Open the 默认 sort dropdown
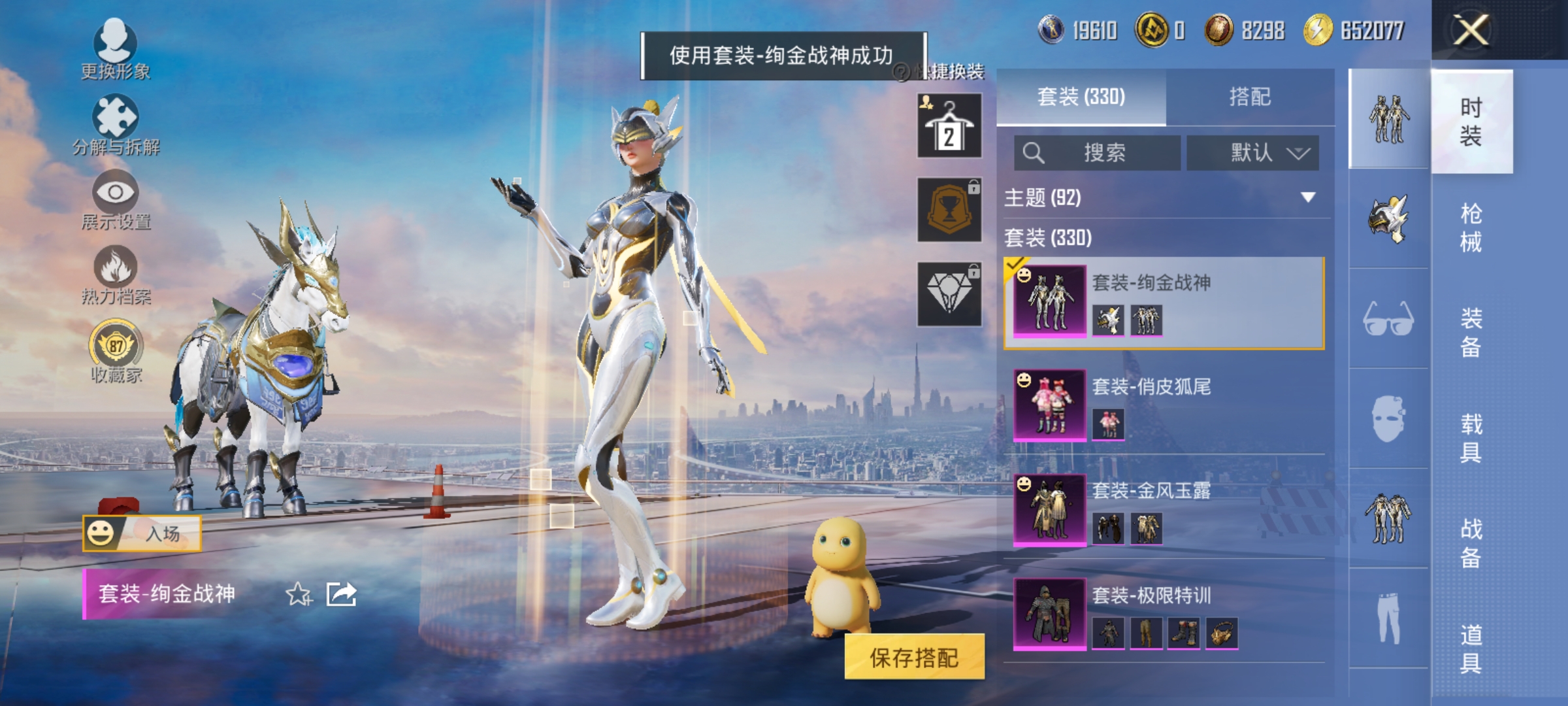This screenshot has height=706, width=1568. pyautogui.click(x=1252, y=152)
